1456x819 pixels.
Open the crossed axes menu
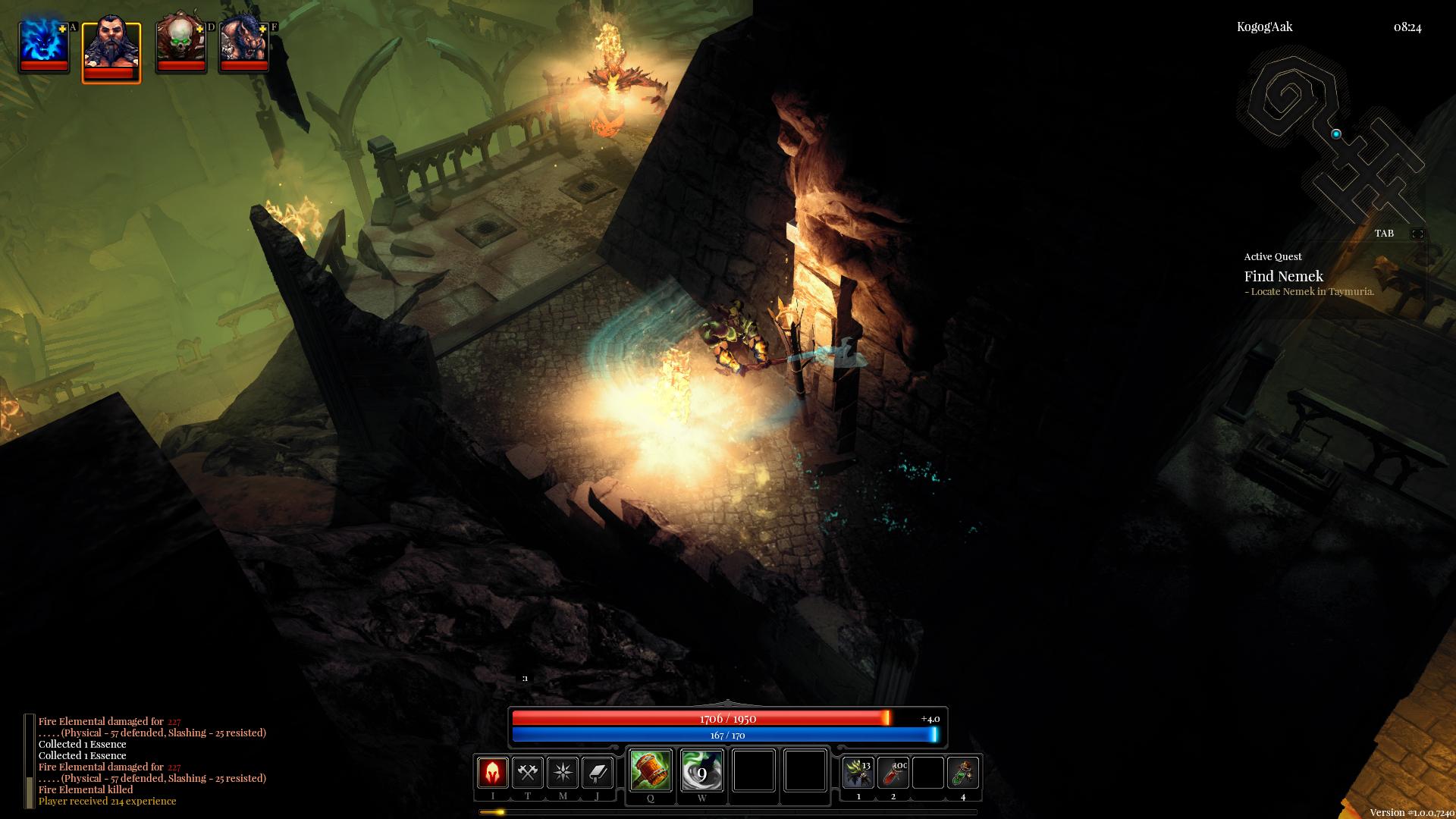point(528,773)
